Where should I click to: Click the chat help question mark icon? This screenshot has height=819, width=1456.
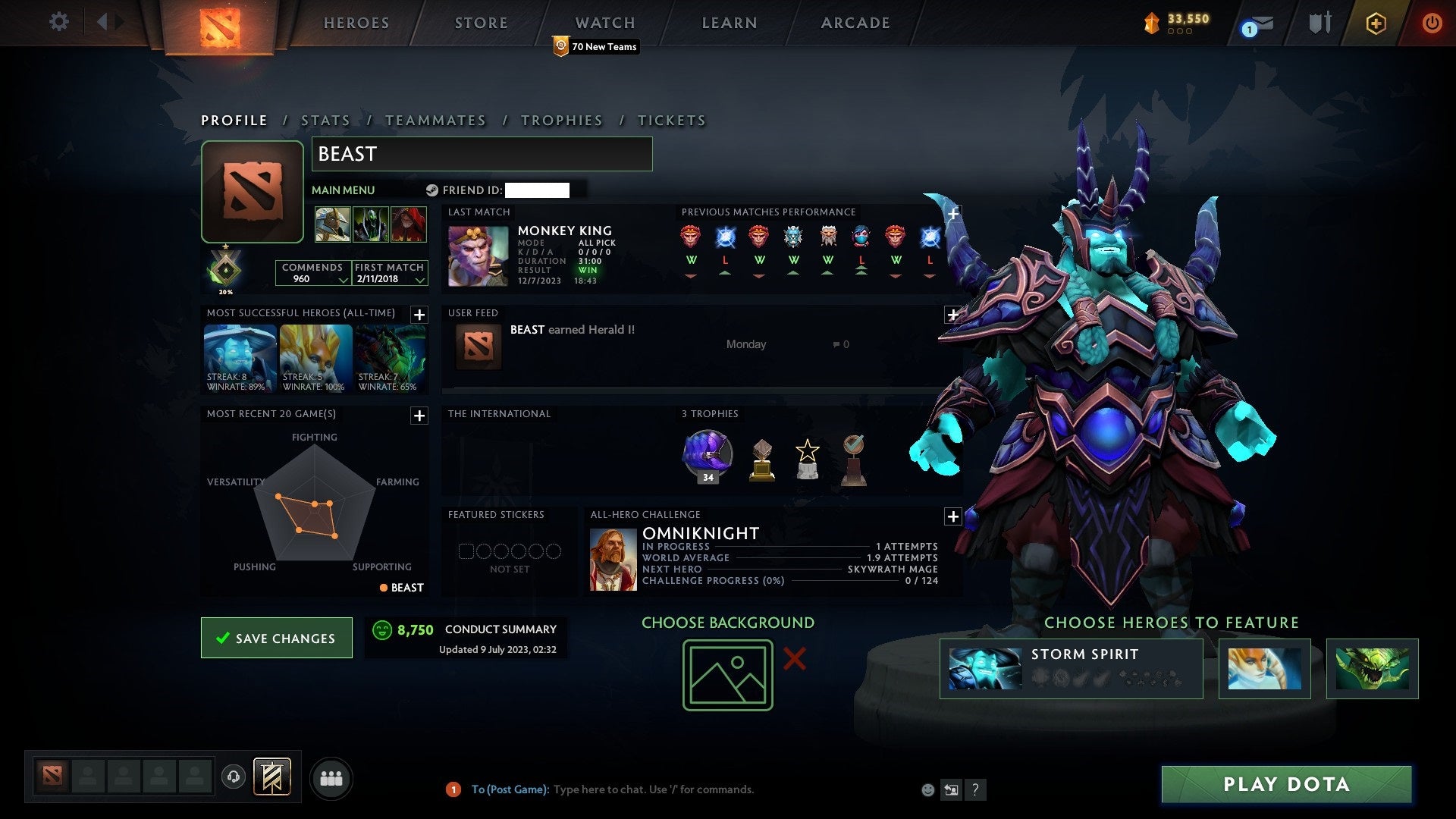point(976,789)
